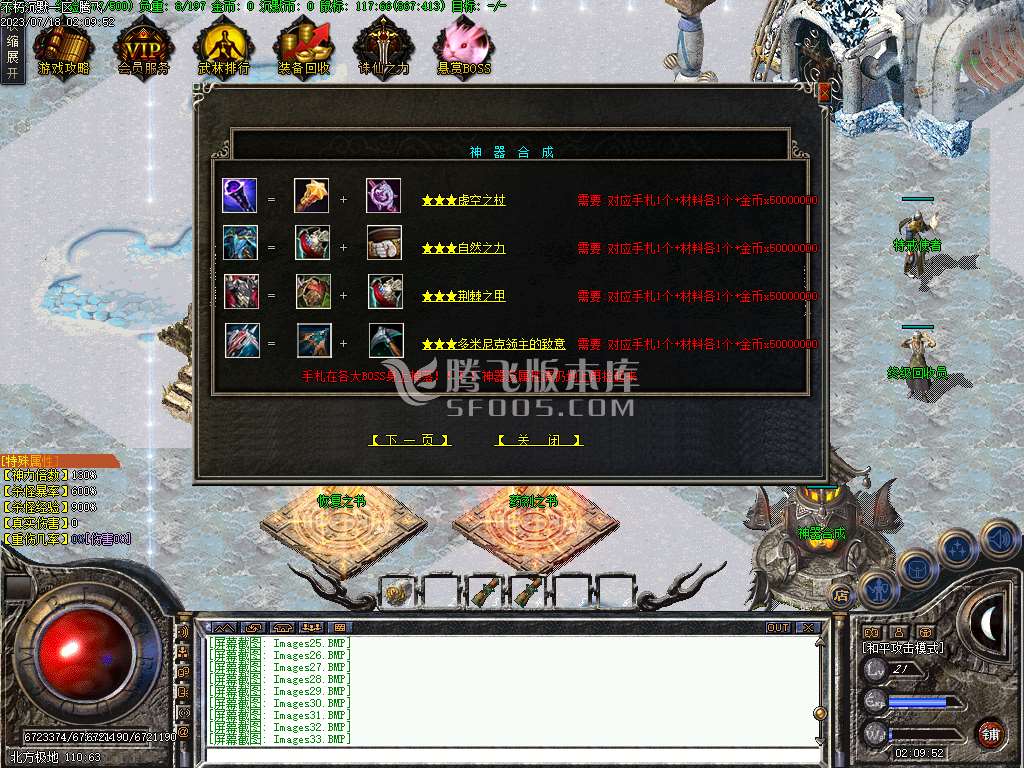Click the OUT button on the chat bar
The width and height of the screenshot is (1024, 768).
(x=777, y=628)
